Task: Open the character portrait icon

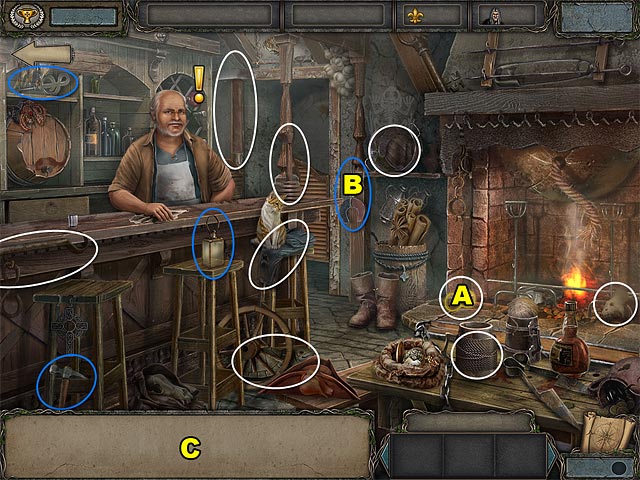Action: 491,16
